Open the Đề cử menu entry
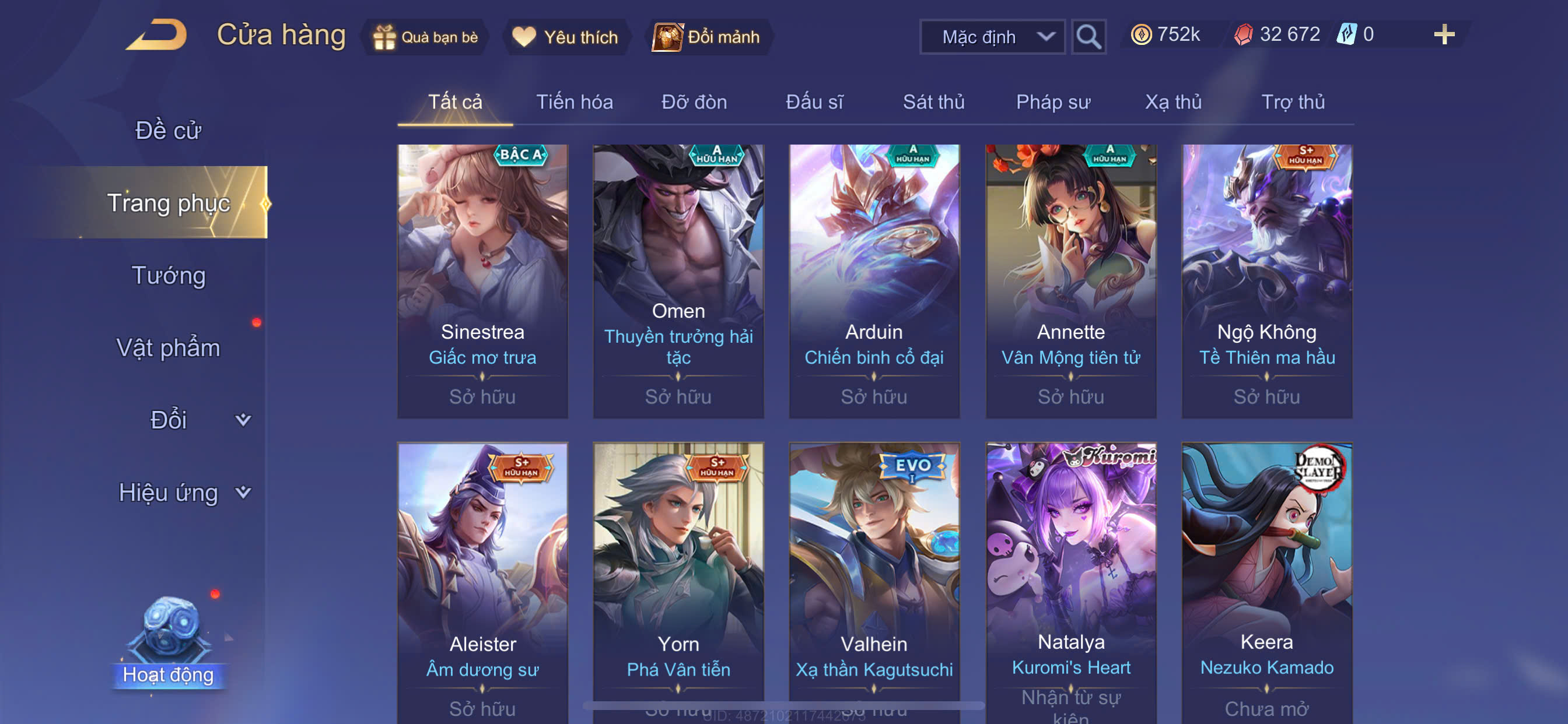 (x=168, y=130)
